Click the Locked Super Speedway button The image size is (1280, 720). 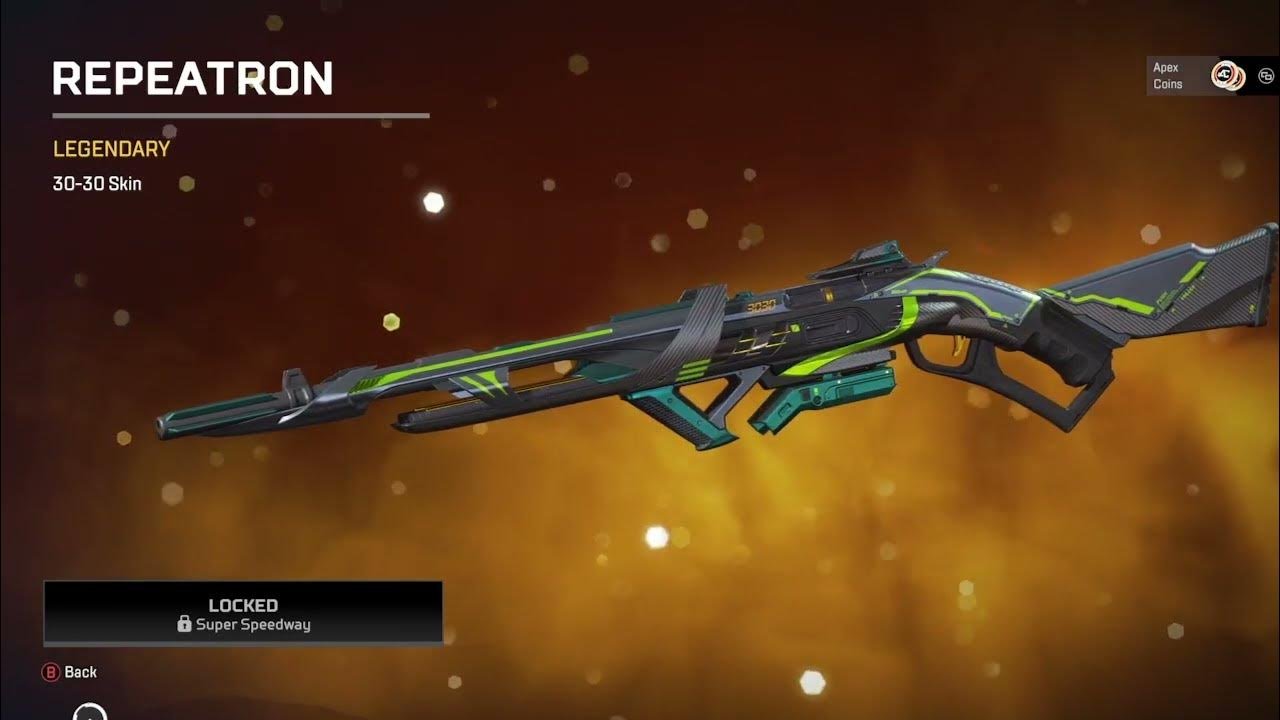(x=243, y=613)
